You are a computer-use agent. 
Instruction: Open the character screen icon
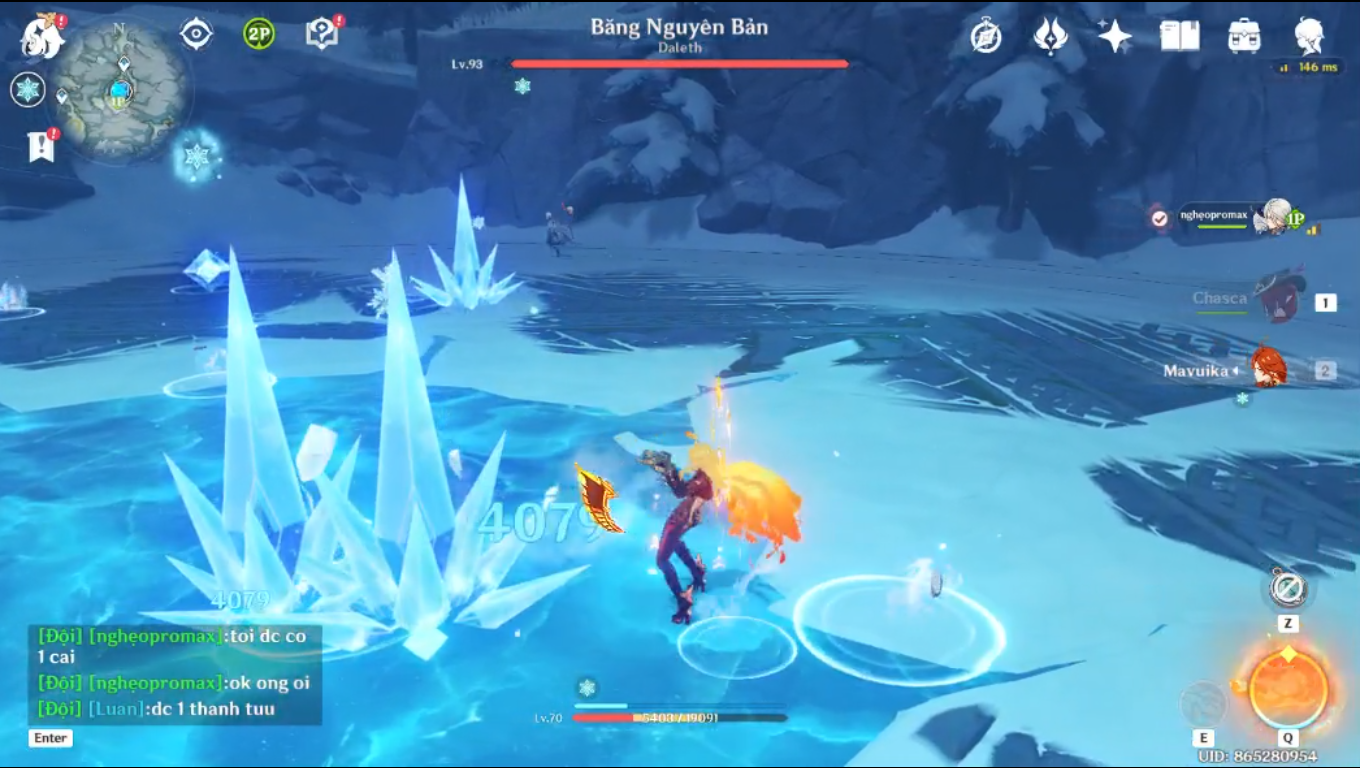pos(1309,37)
